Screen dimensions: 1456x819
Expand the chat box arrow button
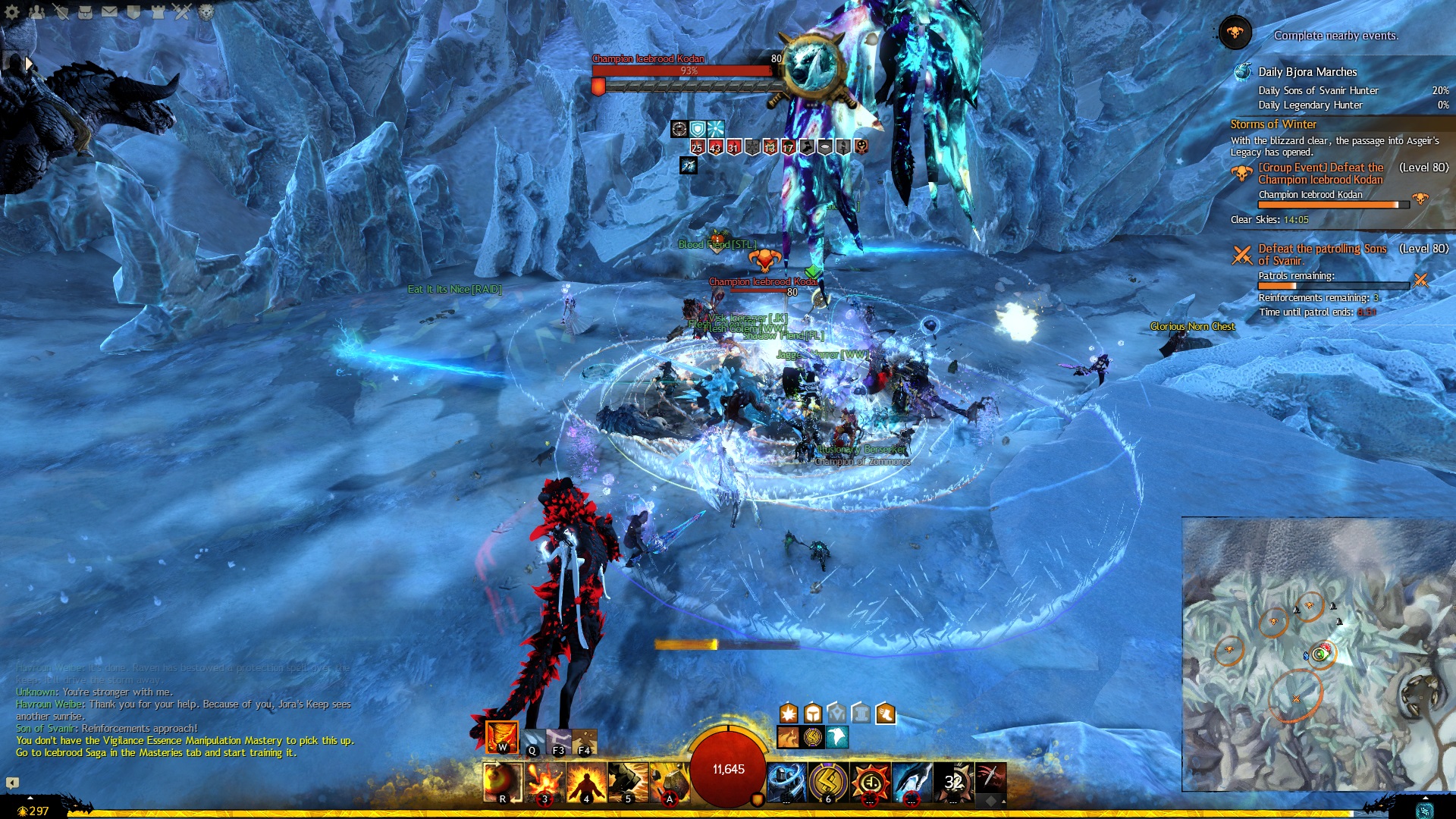12,783
